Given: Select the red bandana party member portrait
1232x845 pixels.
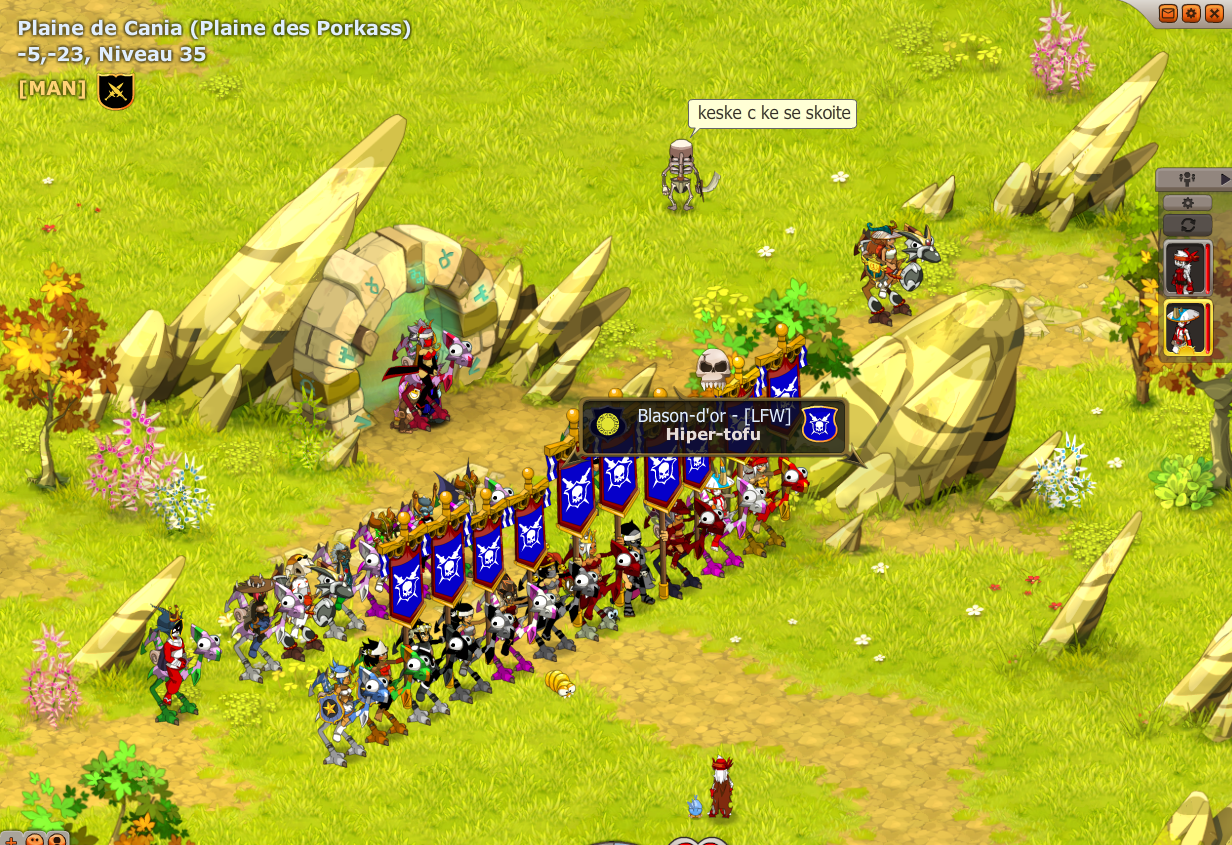Looking at the screenshot, I should click(1186, 268).
